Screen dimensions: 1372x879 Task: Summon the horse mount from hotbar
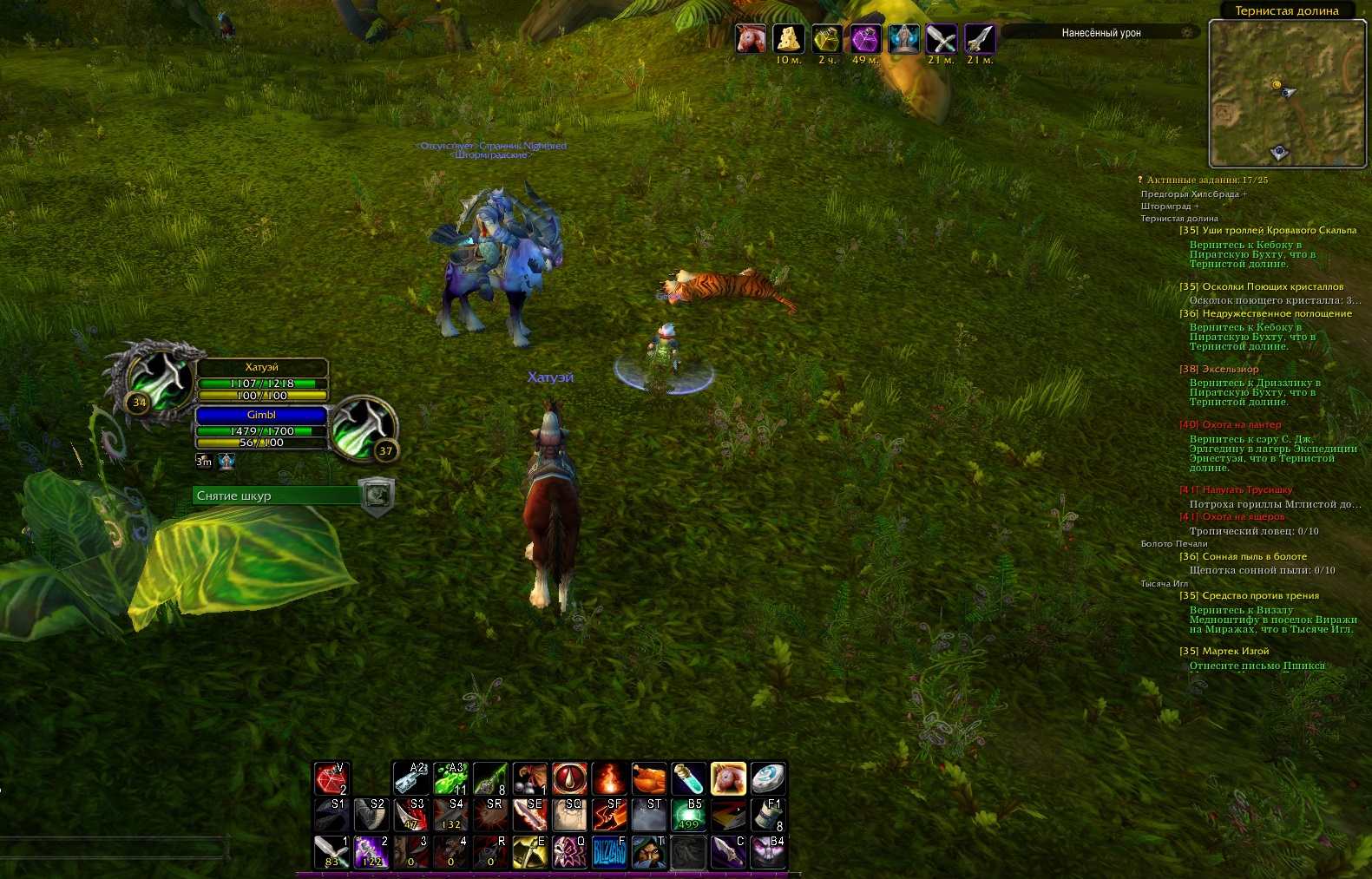point(728,779)
